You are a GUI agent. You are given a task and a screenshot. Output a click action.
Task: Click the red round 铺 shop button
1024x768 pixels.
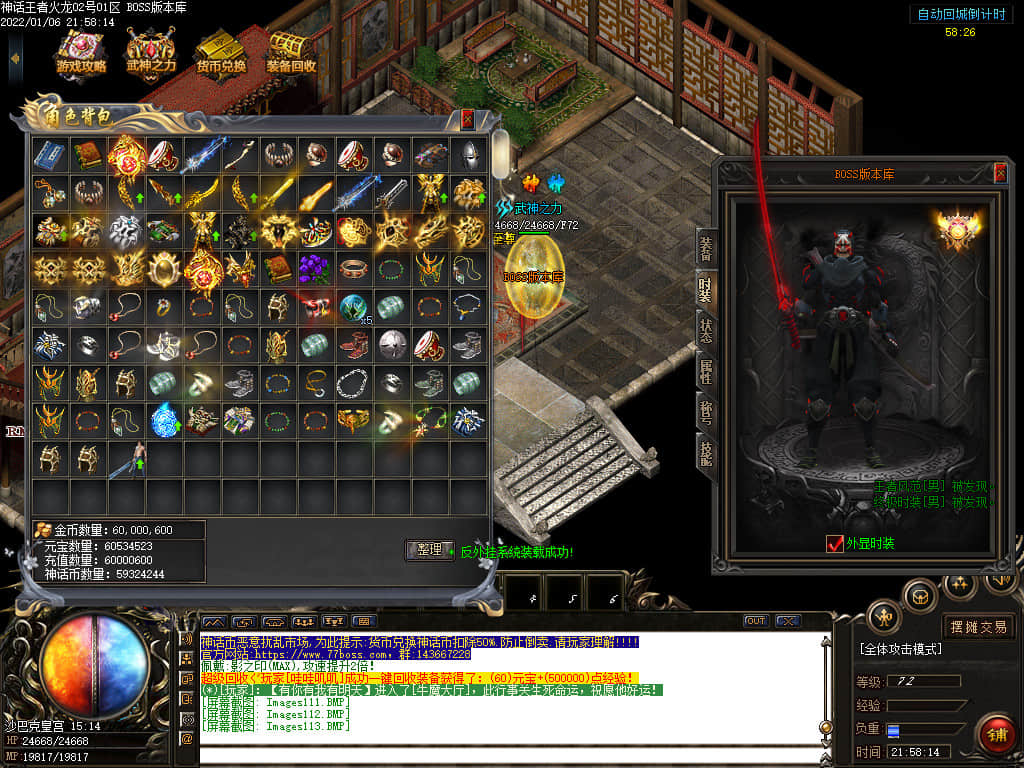click(996, 735)
